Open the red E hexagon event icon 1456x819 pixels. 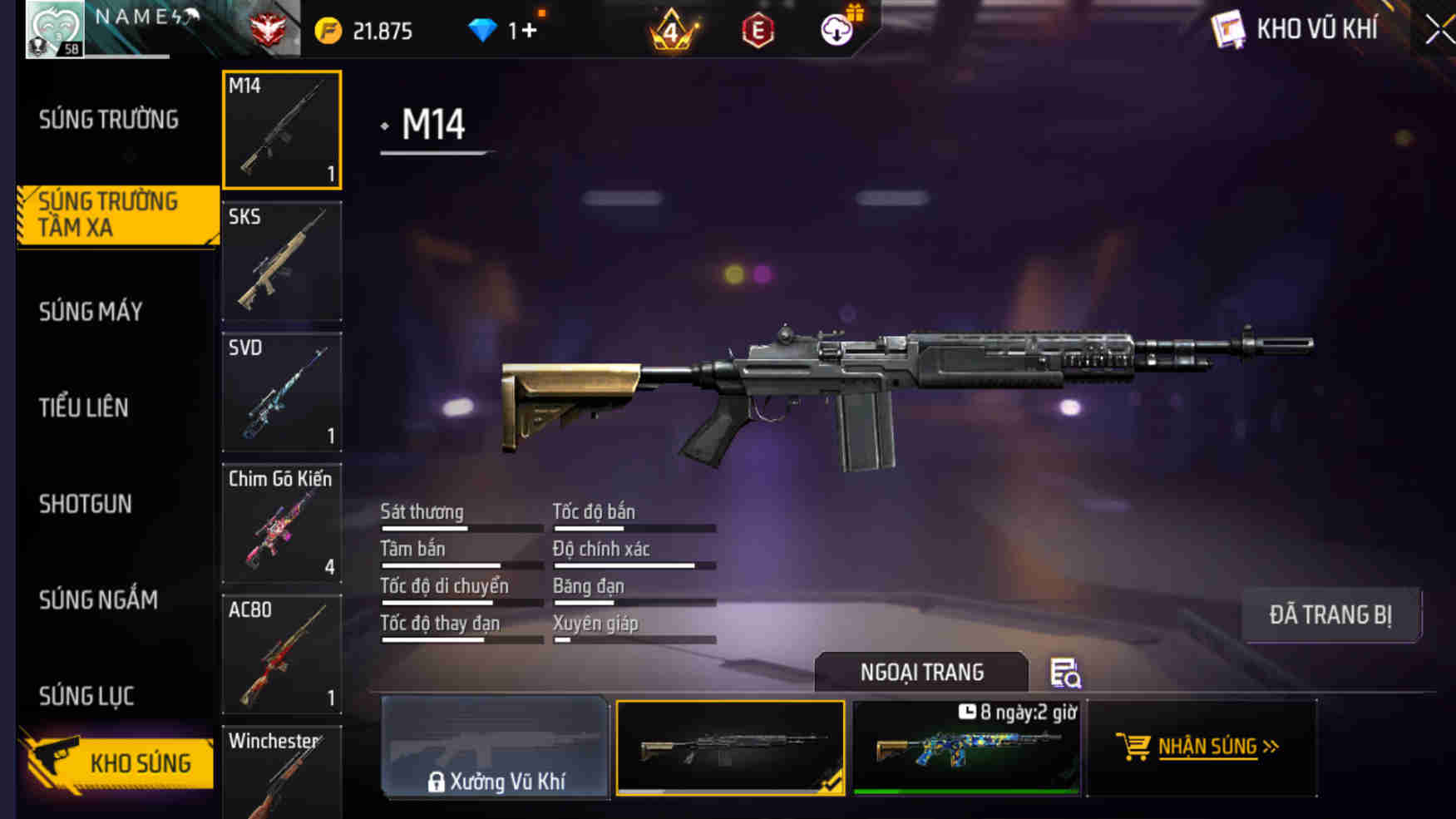pyautogui.click(x=758, y=30)
